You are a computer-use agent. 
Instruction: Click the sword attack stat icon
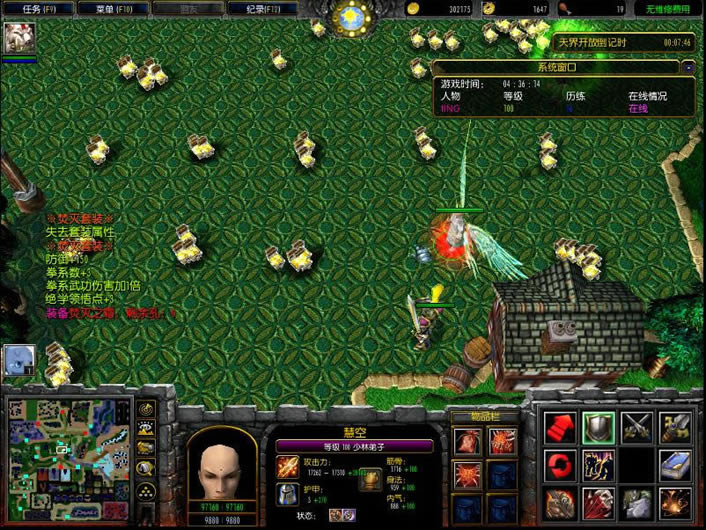288,466
